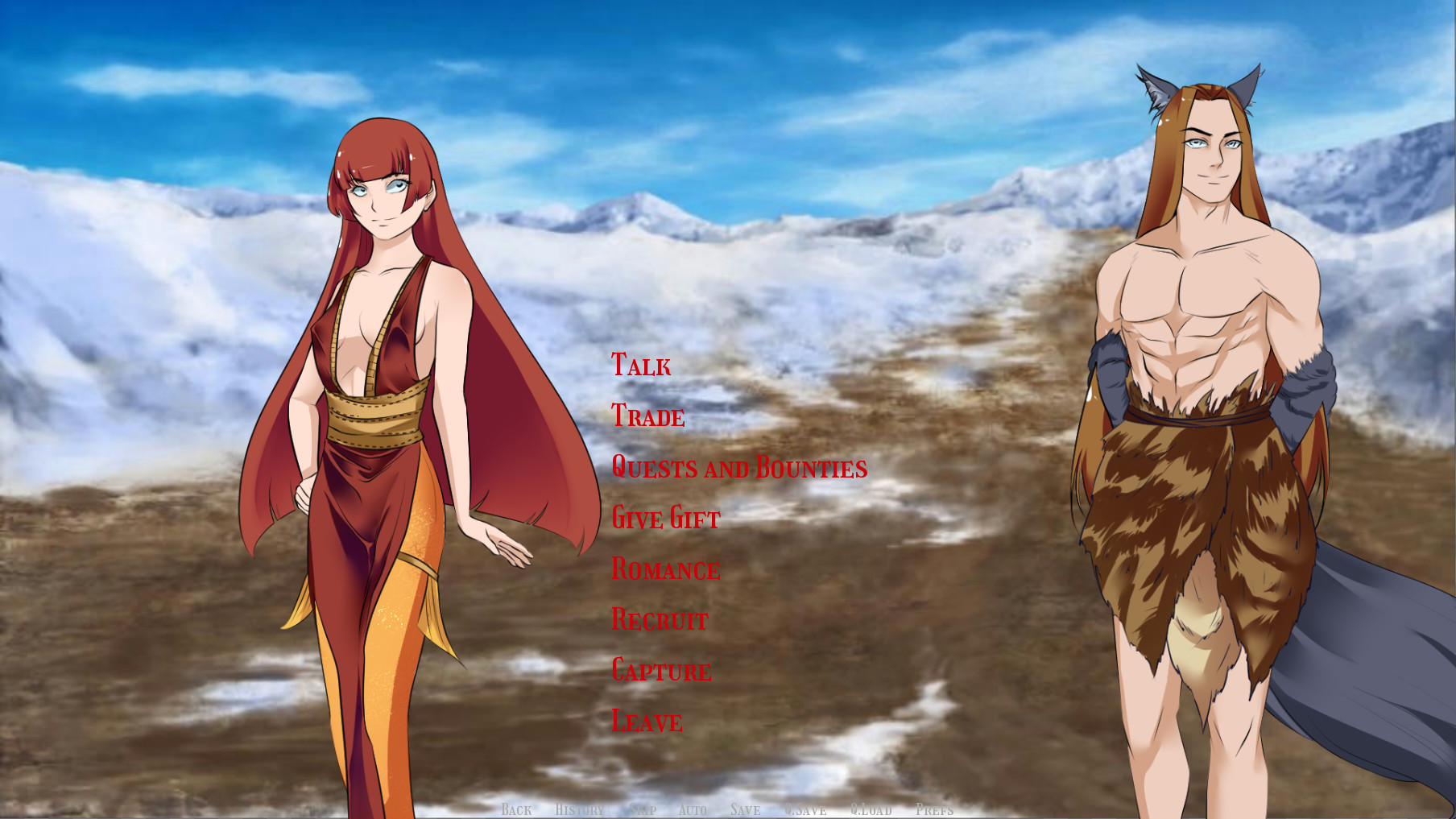Click Back in the quick menu
The width and height of the screenshot is (1456, 819).
coord(518,810)
